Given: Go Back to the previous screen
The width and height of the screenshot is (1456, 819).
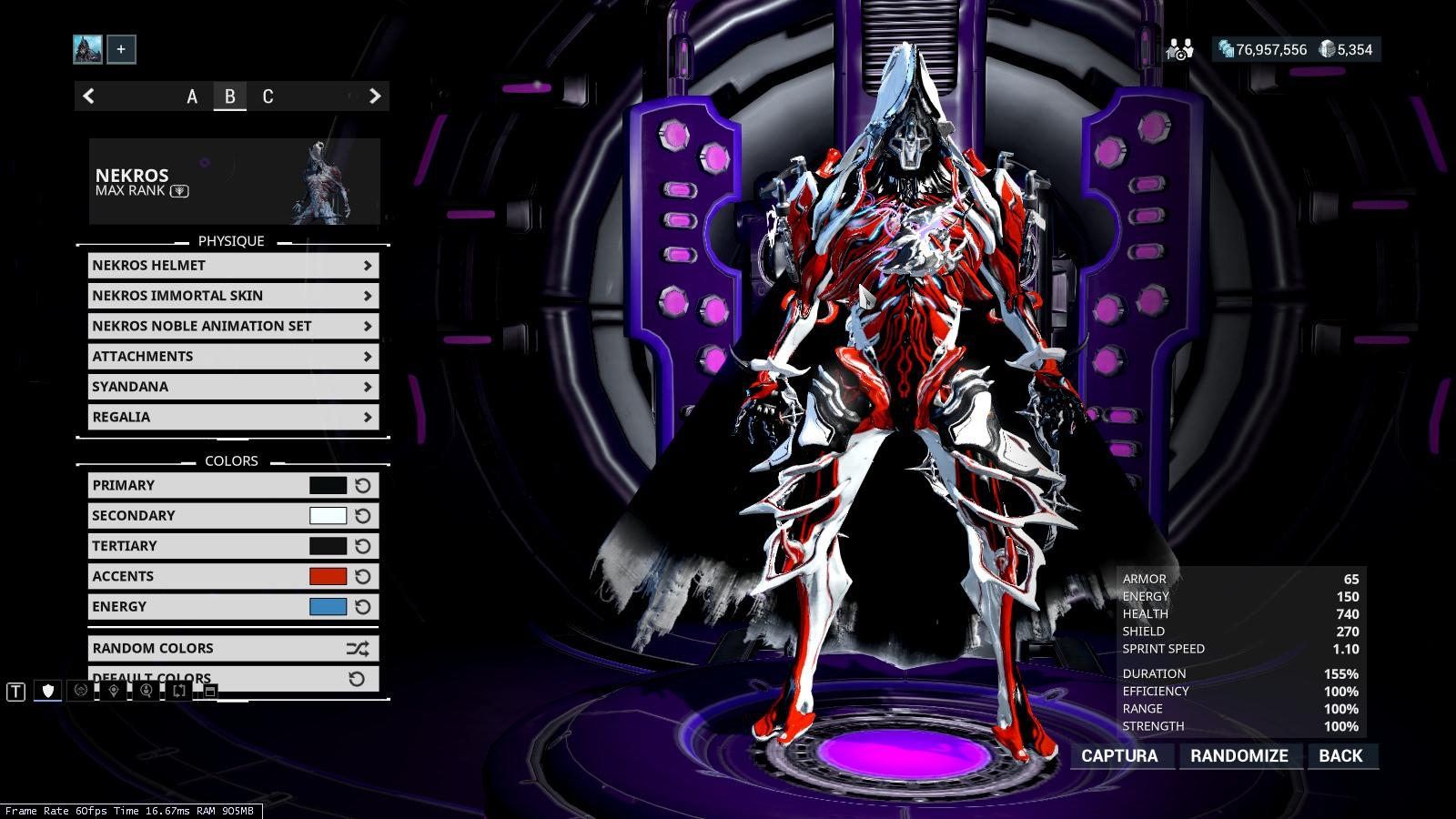Looking at the screenshot, I should 1340,756.
